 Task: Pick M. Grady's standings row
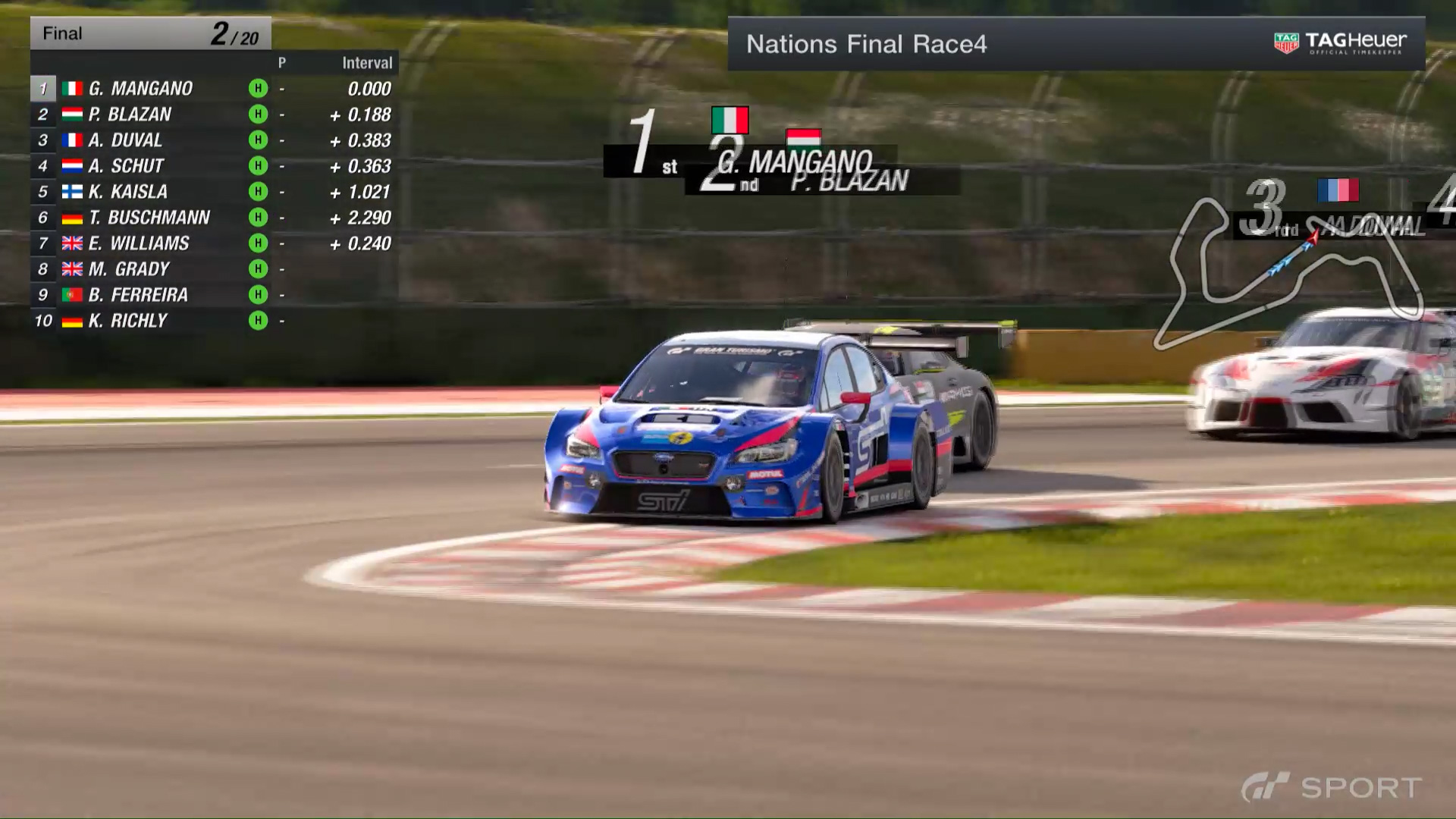[129, 269]
